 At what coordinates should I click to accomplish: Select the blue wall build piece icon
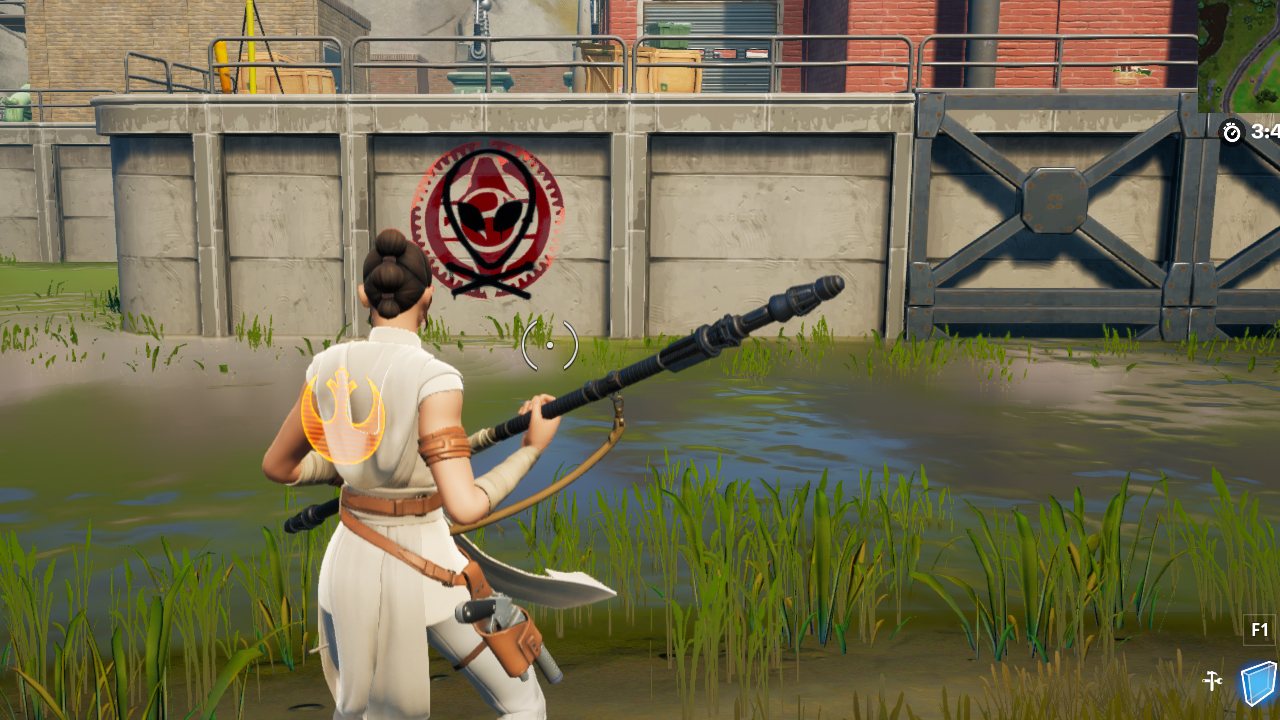[1259, 683]
